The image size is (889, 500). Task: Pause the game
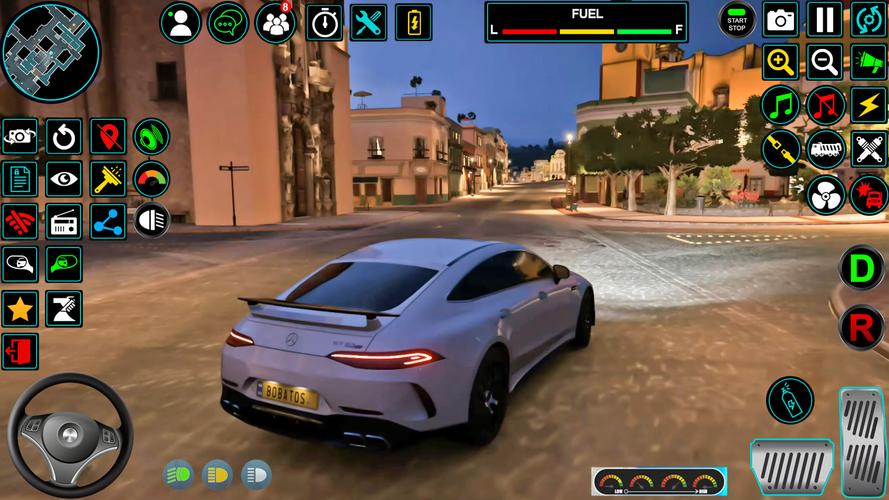click(825, 19)
